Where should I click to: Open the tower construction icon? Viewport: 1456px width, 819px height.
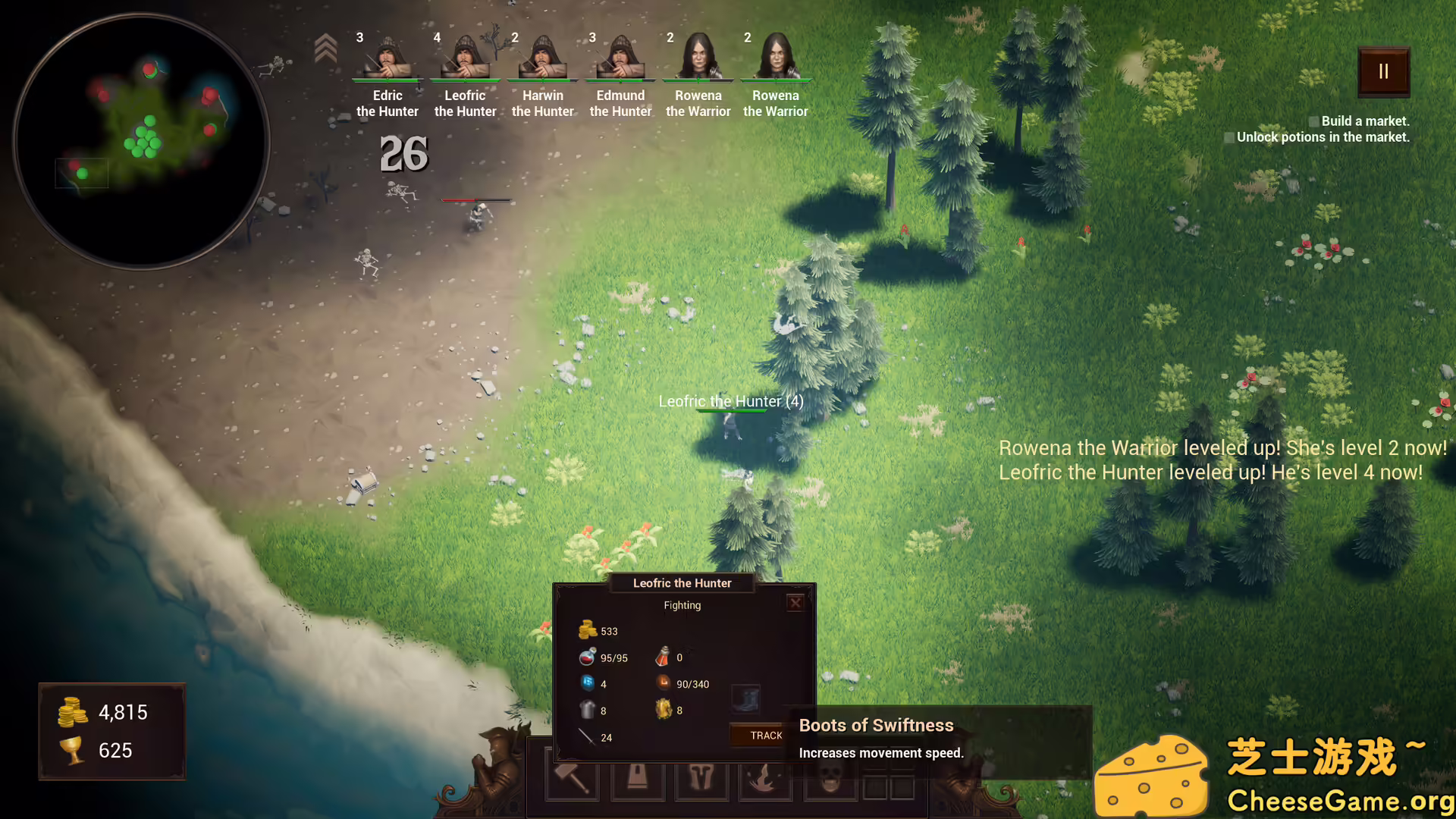pos(637,780)
